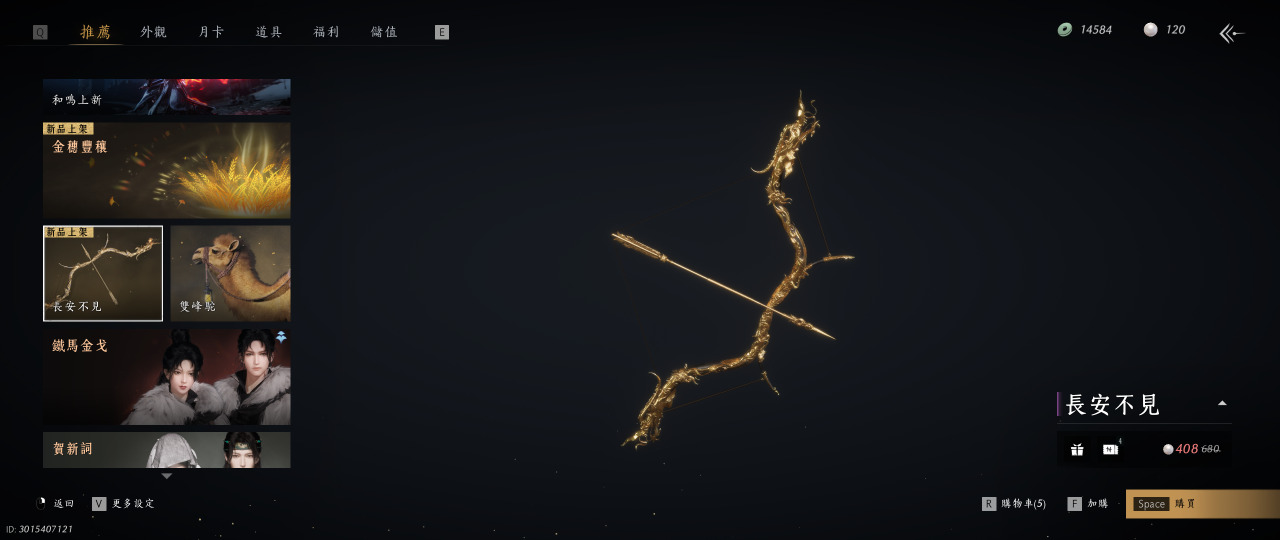This screenshot has width=1280, height=540.
Task: Switch to the 推薦 tab
Action: (96, 32)
